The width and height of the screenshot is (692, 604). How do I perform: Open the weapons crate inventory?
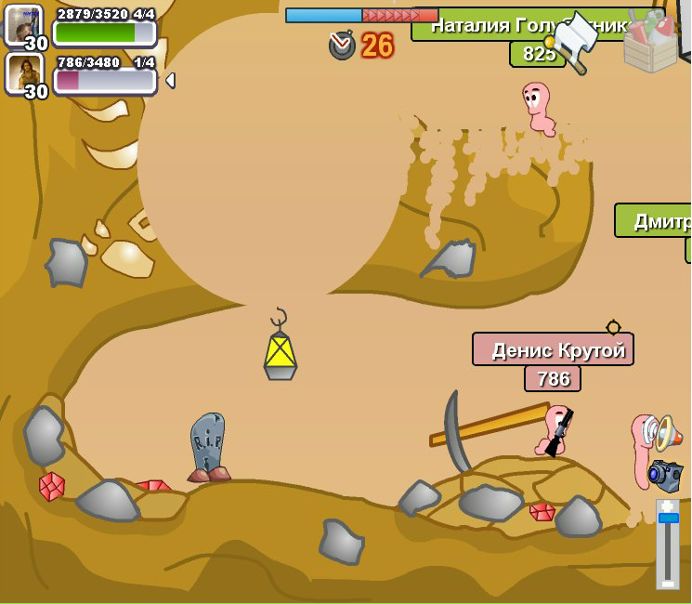pos(650,41)
